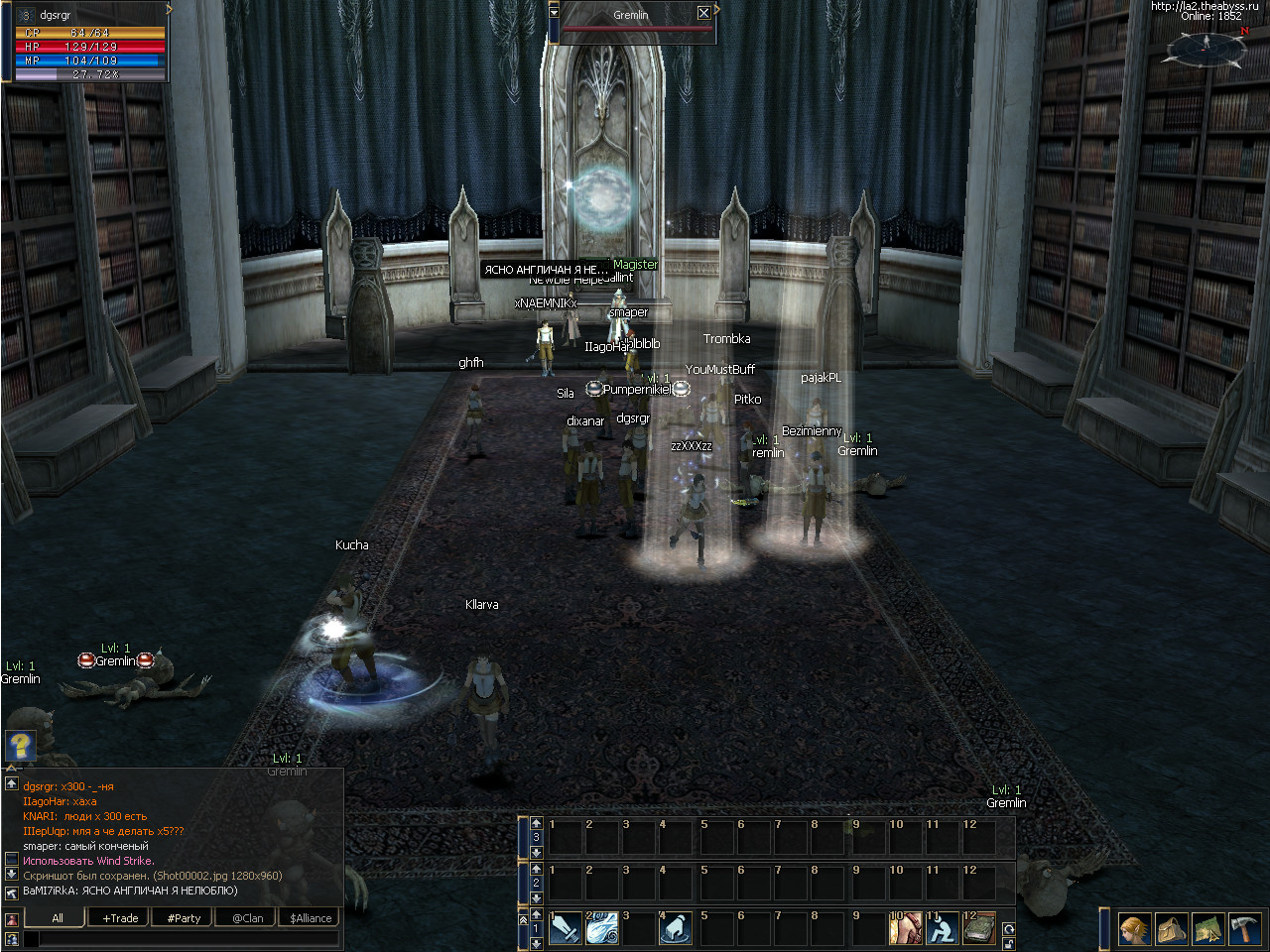Viewport: 1270px width, 952px height.
Task: Switch to the All chat tab
Action: (58, 918)
